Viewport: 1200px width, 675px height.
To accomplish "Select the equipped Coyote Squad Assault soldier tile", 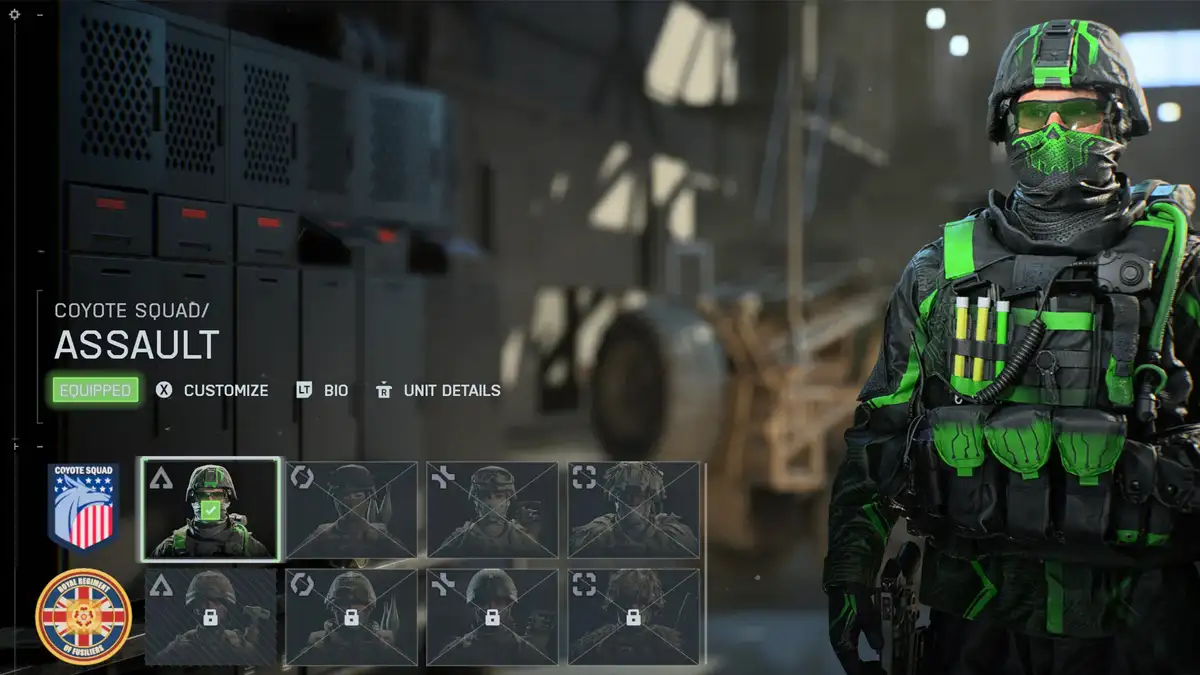I will (211, 509).
